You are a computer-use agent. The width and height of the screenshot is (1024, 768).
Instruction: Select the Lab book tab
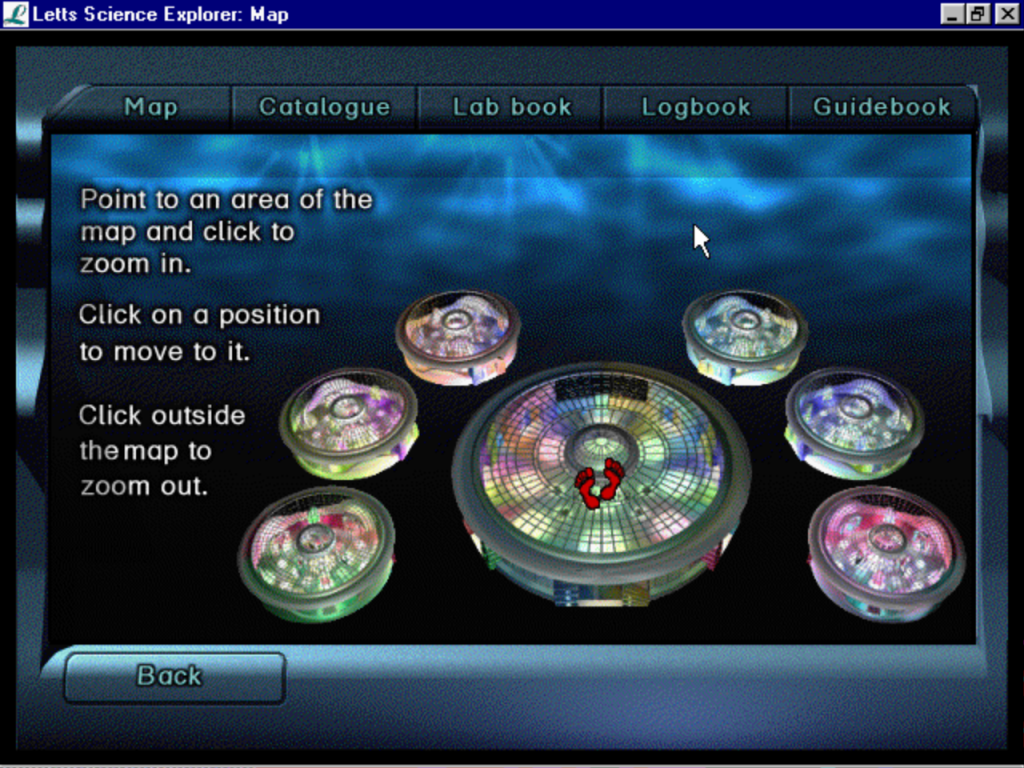click(x=511, y=107)
